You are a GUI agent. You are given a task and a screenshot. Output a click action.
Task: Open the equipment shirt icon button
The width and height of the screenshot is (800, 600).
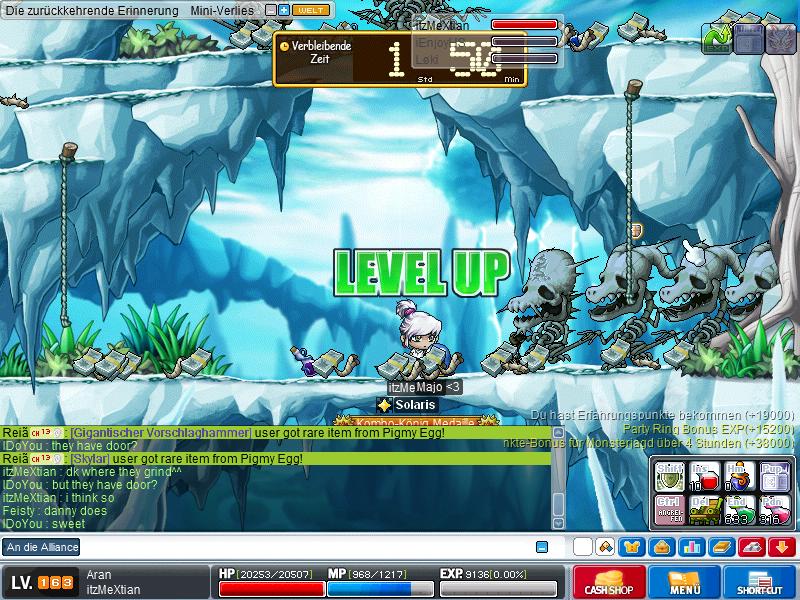point(632,547)
